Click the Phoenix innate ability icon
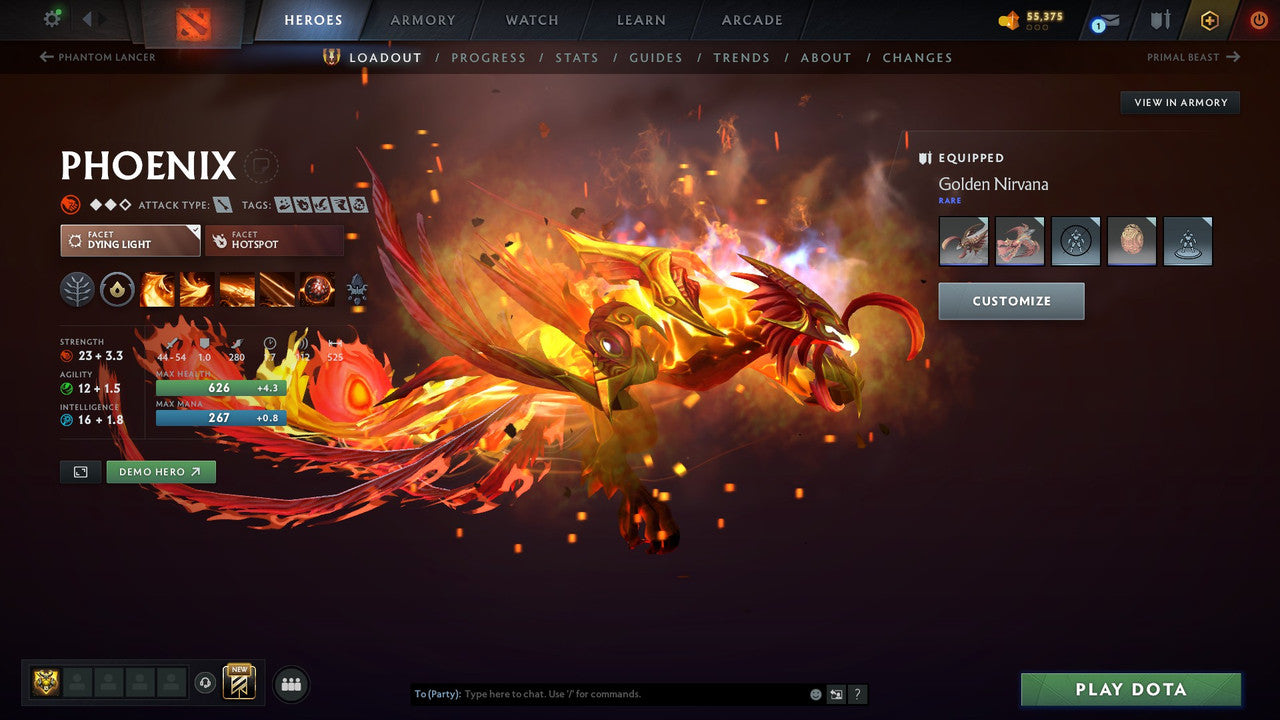1280x720 pixels. click(x=117, y=289)
